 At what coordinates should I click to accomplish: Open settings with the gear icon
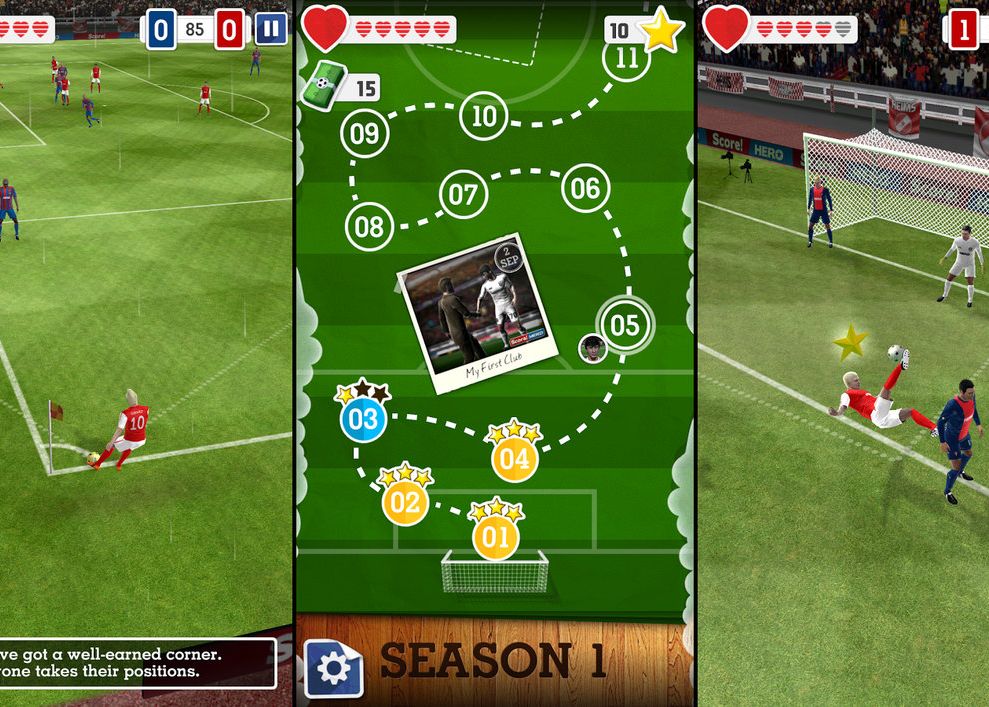tap(333, 669)
